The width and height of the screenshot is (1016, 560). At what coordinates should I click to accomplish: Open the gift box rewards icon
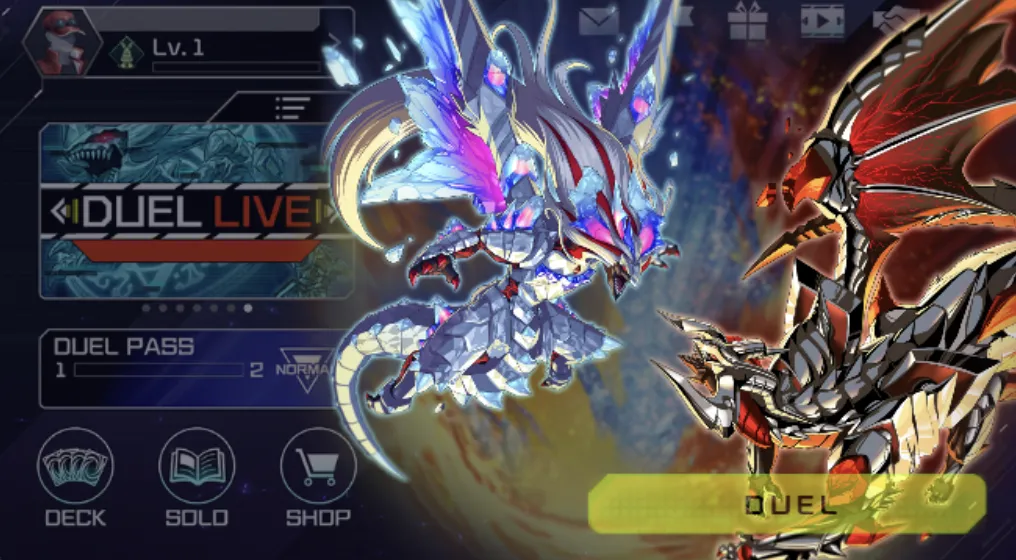(747, 21)
